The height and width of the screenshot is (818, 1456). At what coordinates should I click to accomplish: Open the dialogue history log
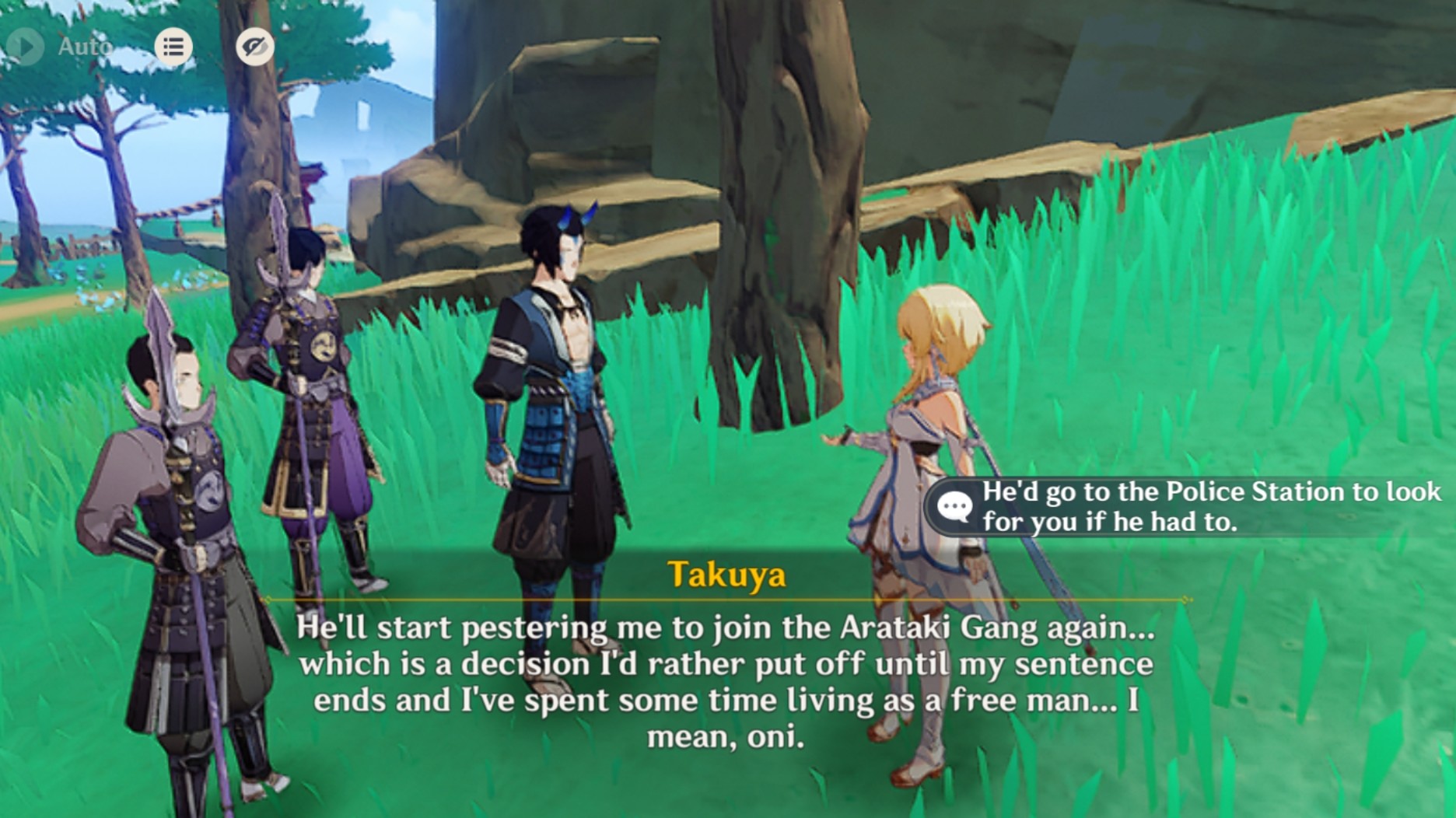[173, 47]
